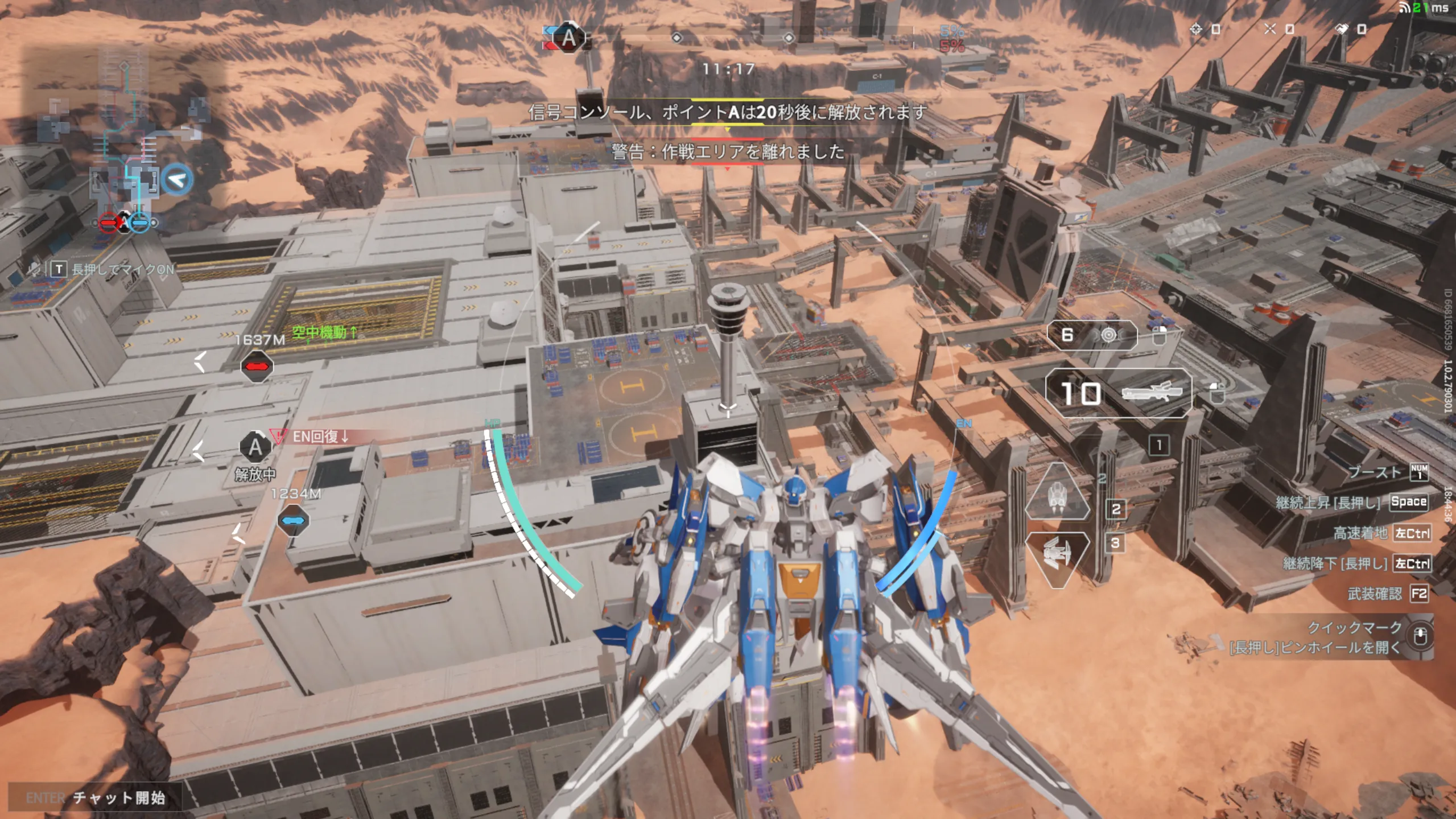Select the primary rifle weapon slot

[1118, 393]
